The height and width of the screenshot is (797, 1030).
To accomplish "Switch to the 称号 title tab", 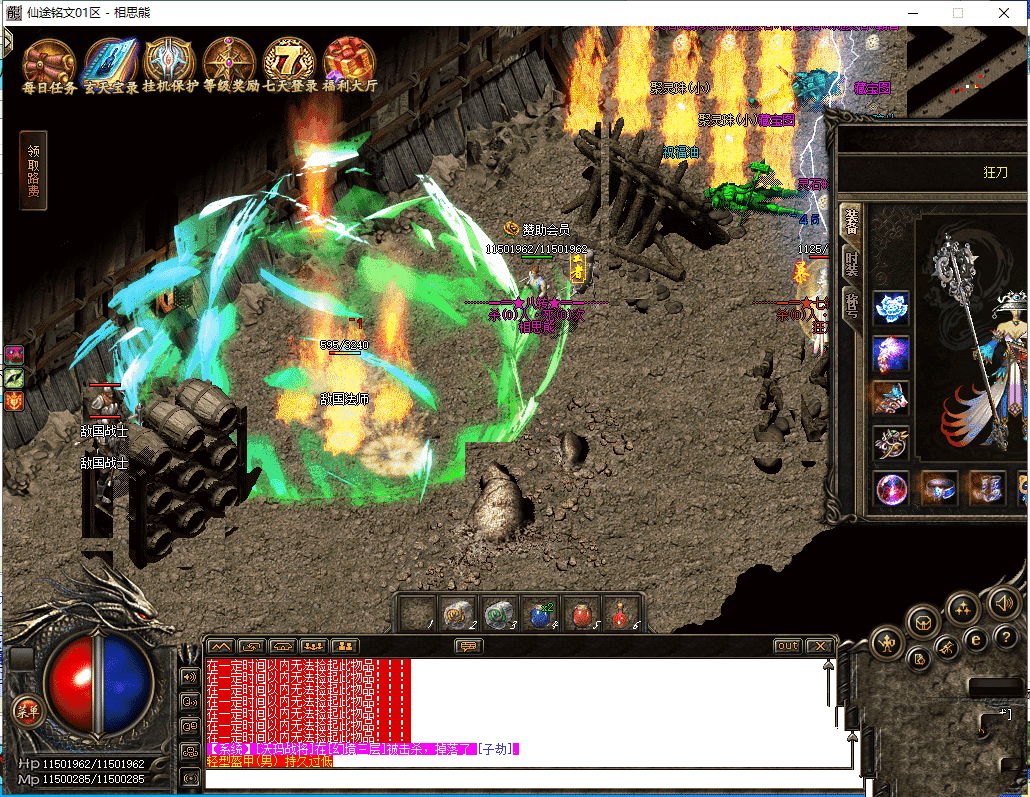I will (851, 304).
